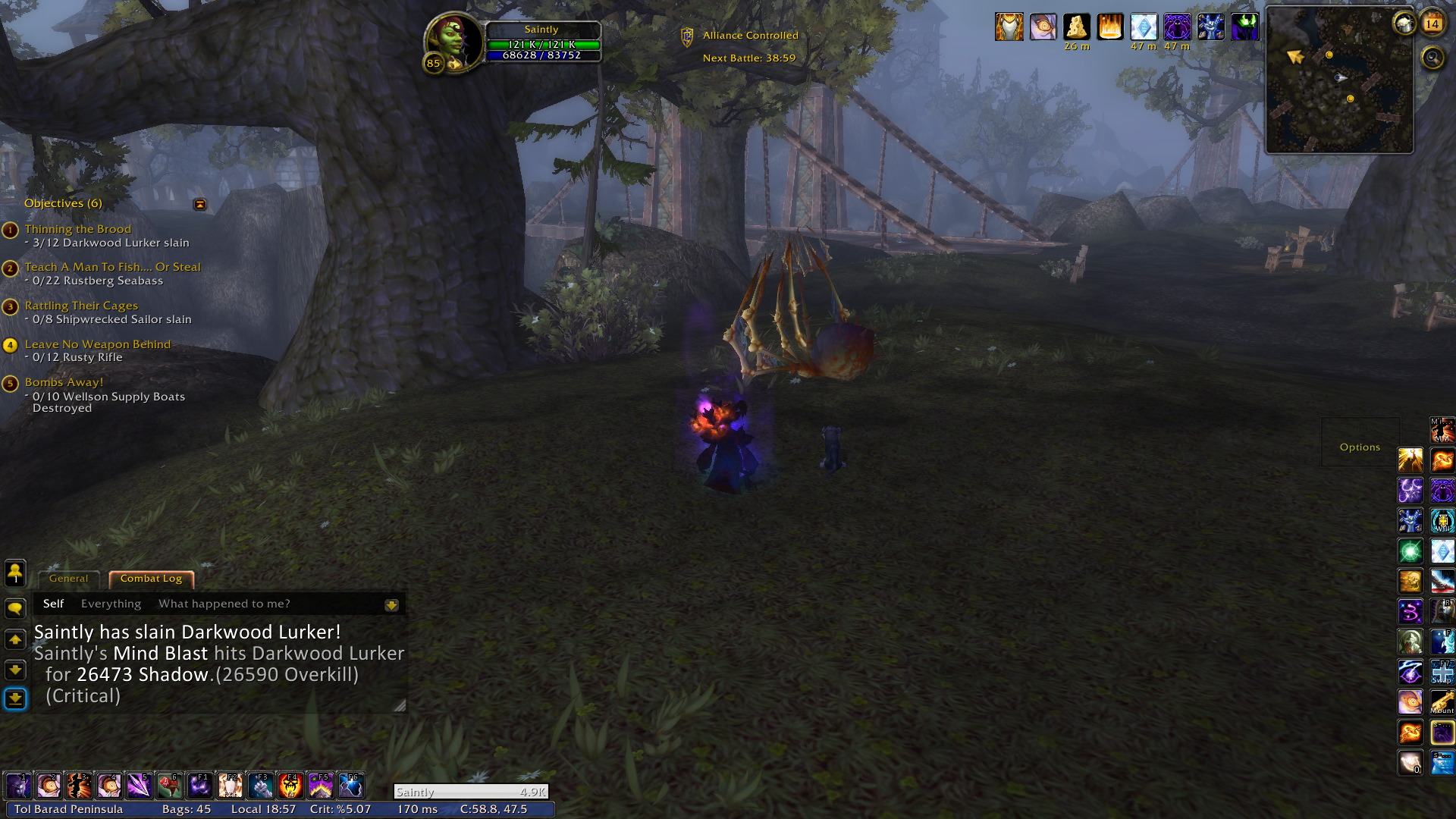The width and height of the screenshot is (1456, 819).
Task: Open the calendar button showing 14
Action: pyautogui.click(x=1432, y=24)
